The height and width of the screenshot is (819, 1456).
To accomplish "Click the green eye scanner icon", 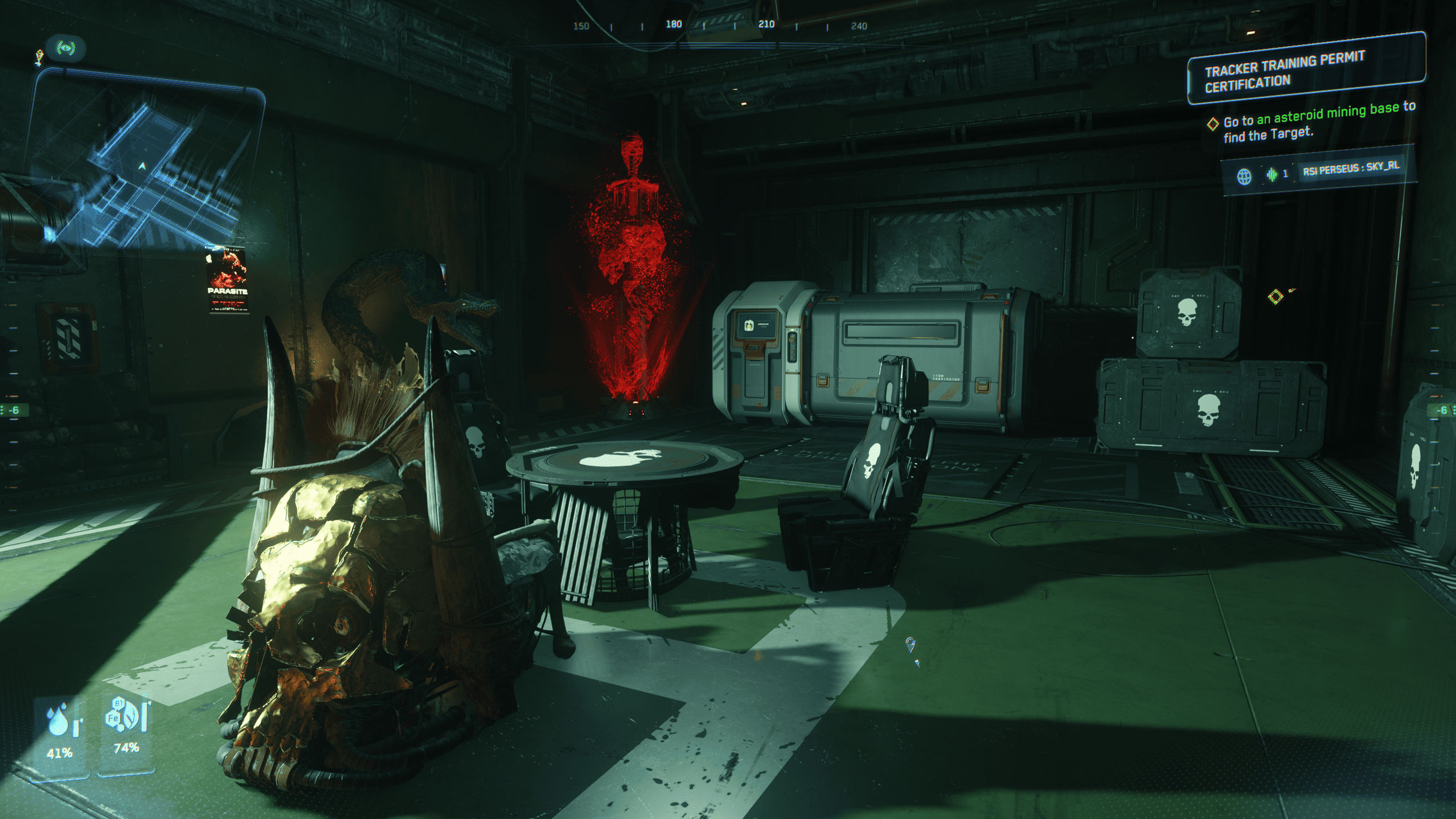I will point(67,48).
